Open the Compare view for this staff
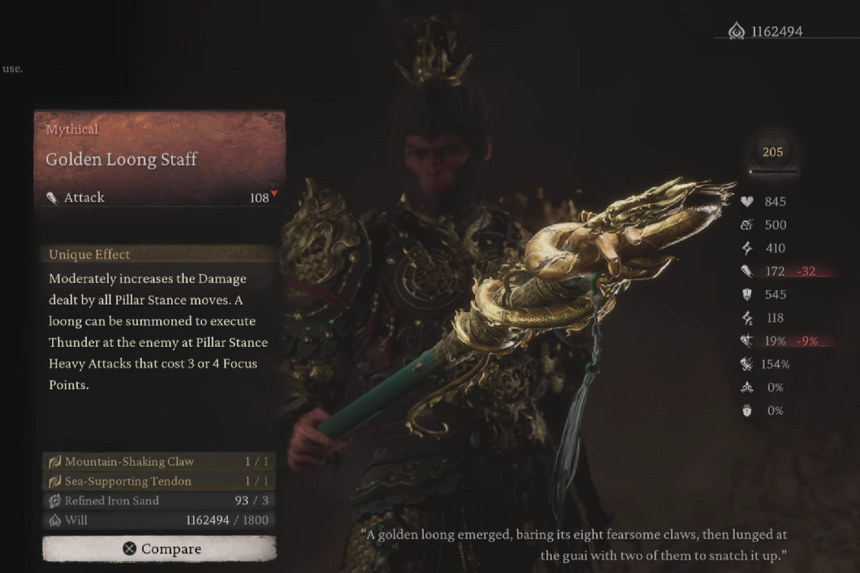860x573 pixels. (160, 548)
